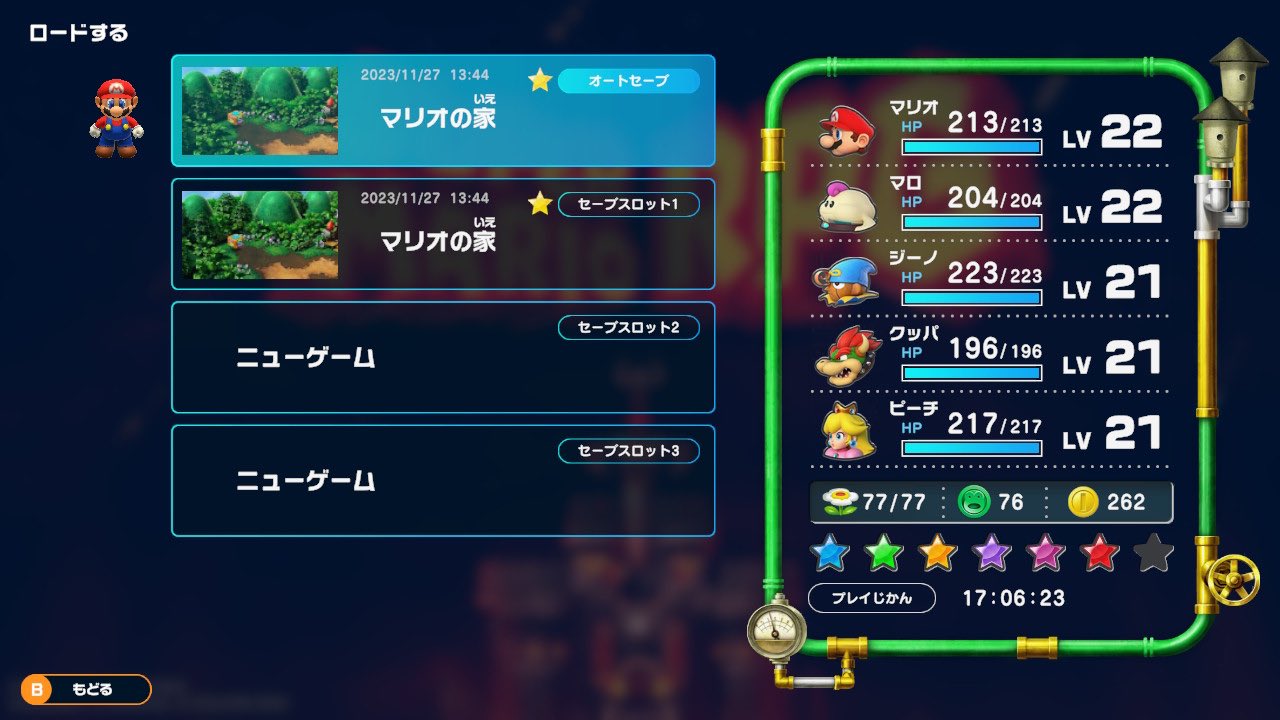This screenshot has width=1280, height=720.
Task: Select the セーブスロット1 save file
Action: pyautogui.click(x=443, y=234)
